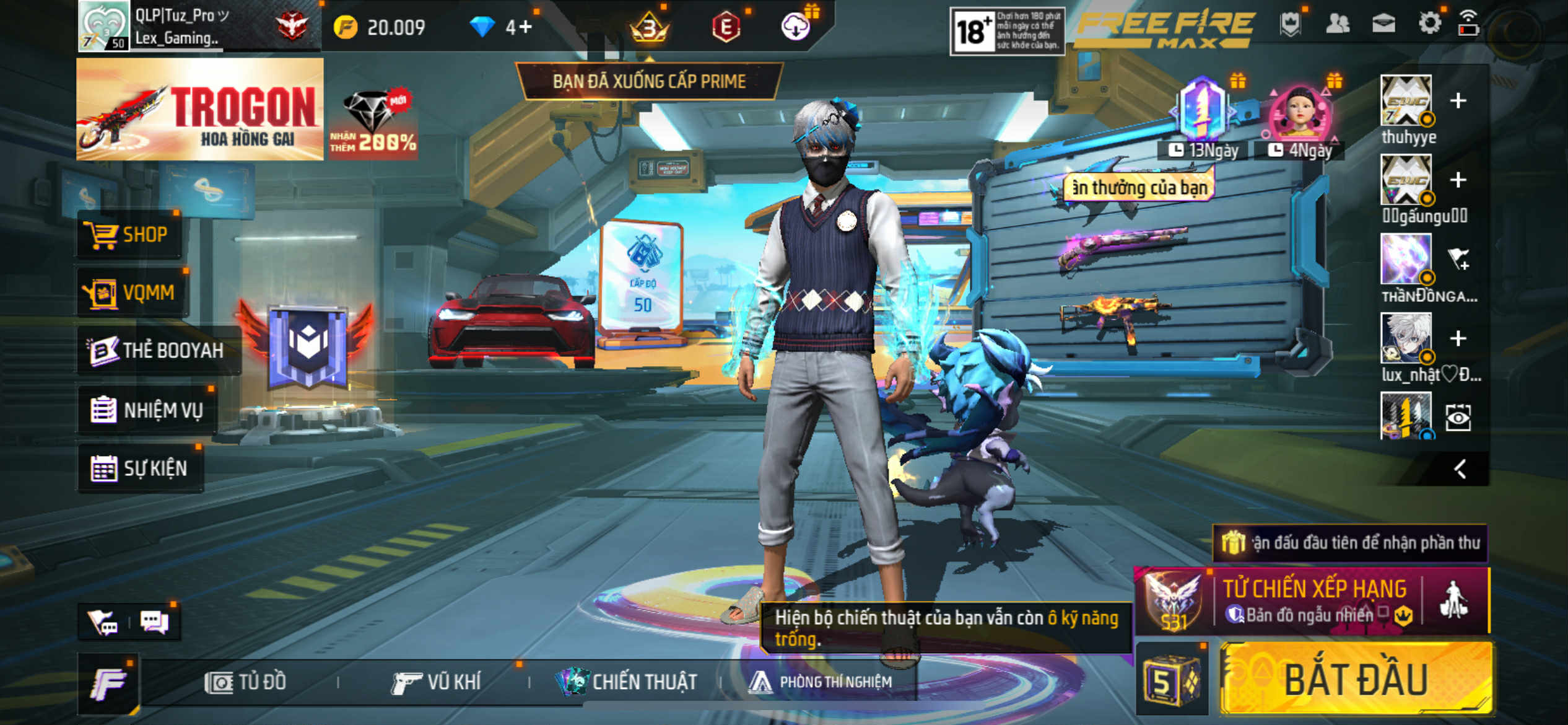1568x725 pixels.
Task: Open the gear settings icon
Action: 1429,24
